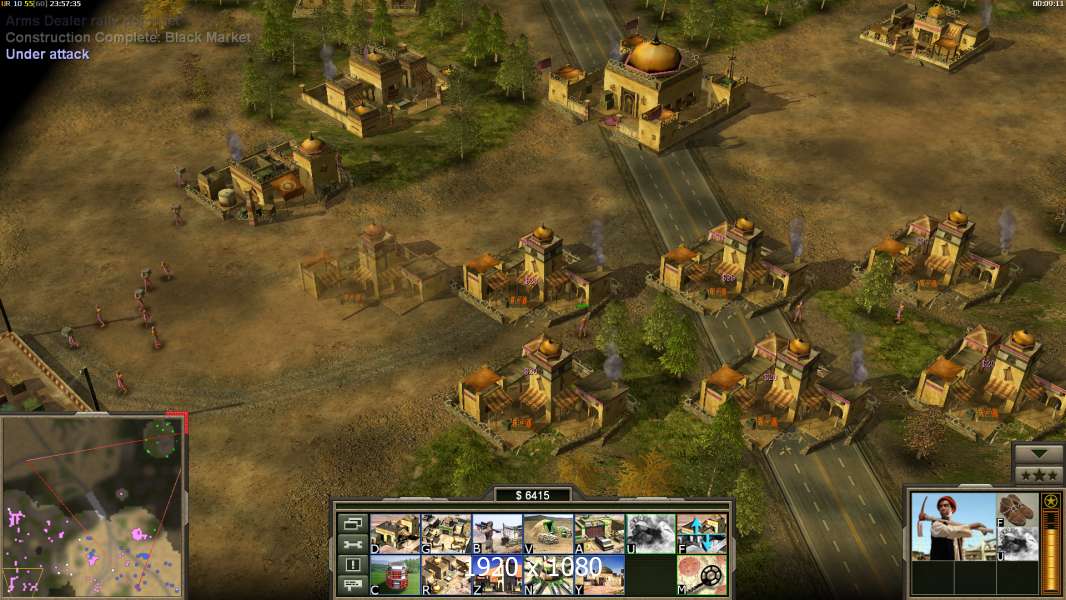Choose the build icon labeled R
Image resolution: width=1066 pixels, height=600 pixels.
[x=445, y=575]
